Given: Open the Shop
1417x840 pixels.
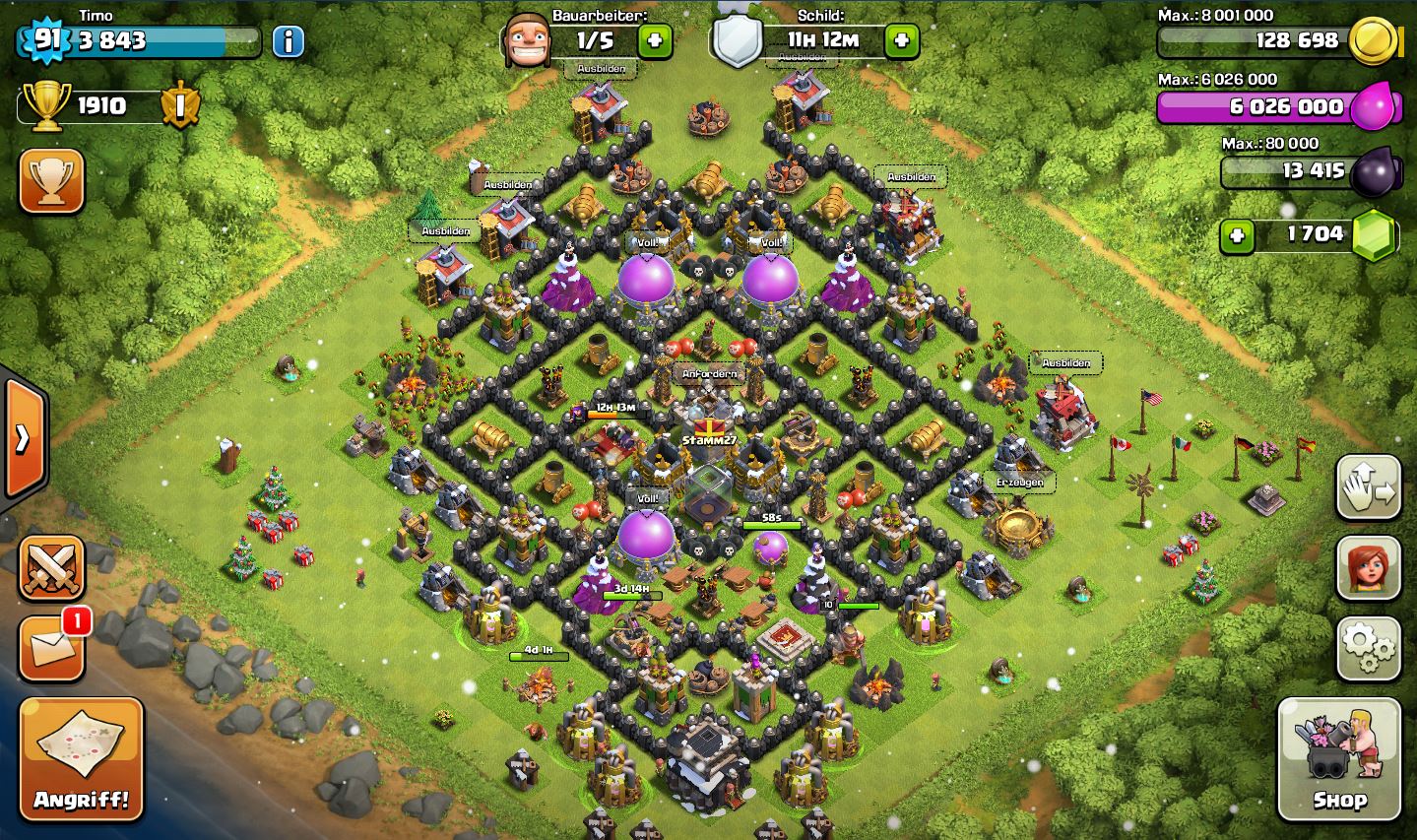Looking at the screenshot, I should pos(1338,758).
